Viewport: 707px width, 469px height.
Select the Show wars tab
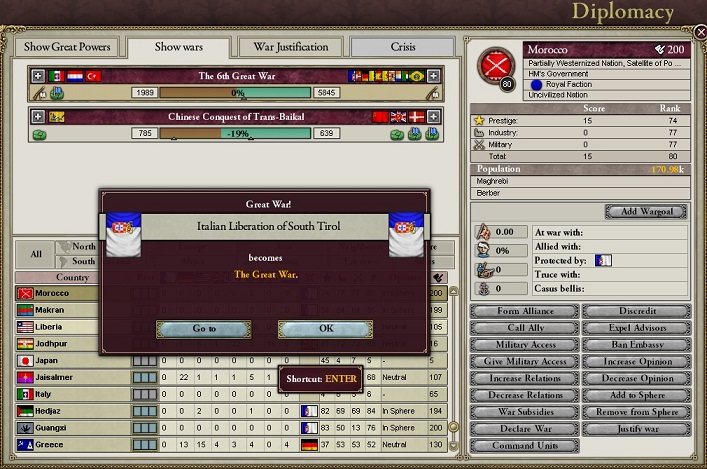tap(180, 47)
